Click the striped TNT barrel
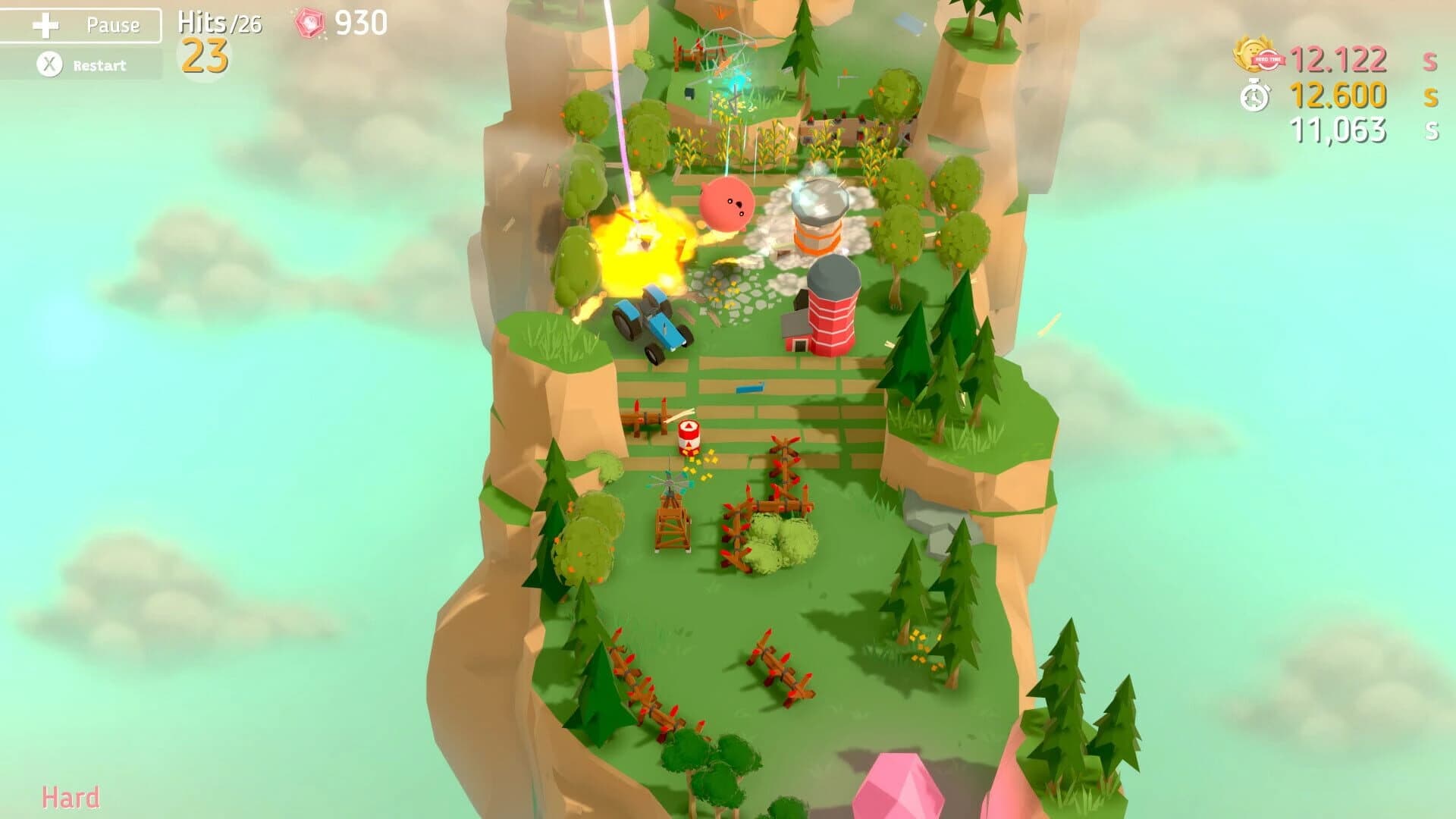1456x819 pixels. (x=689, y=438)
